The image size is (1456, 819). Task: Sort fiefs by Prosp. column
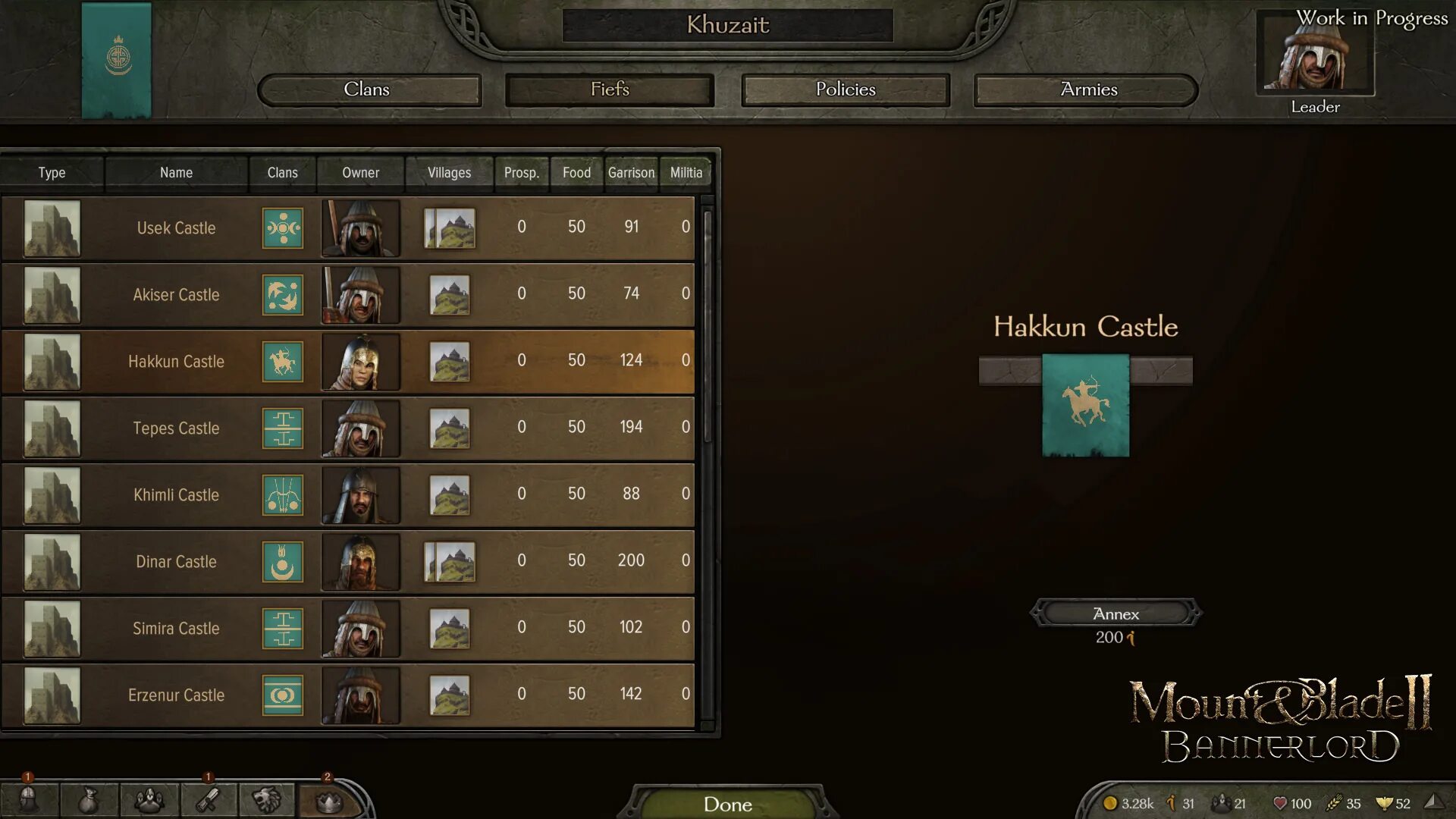(522, 173)
